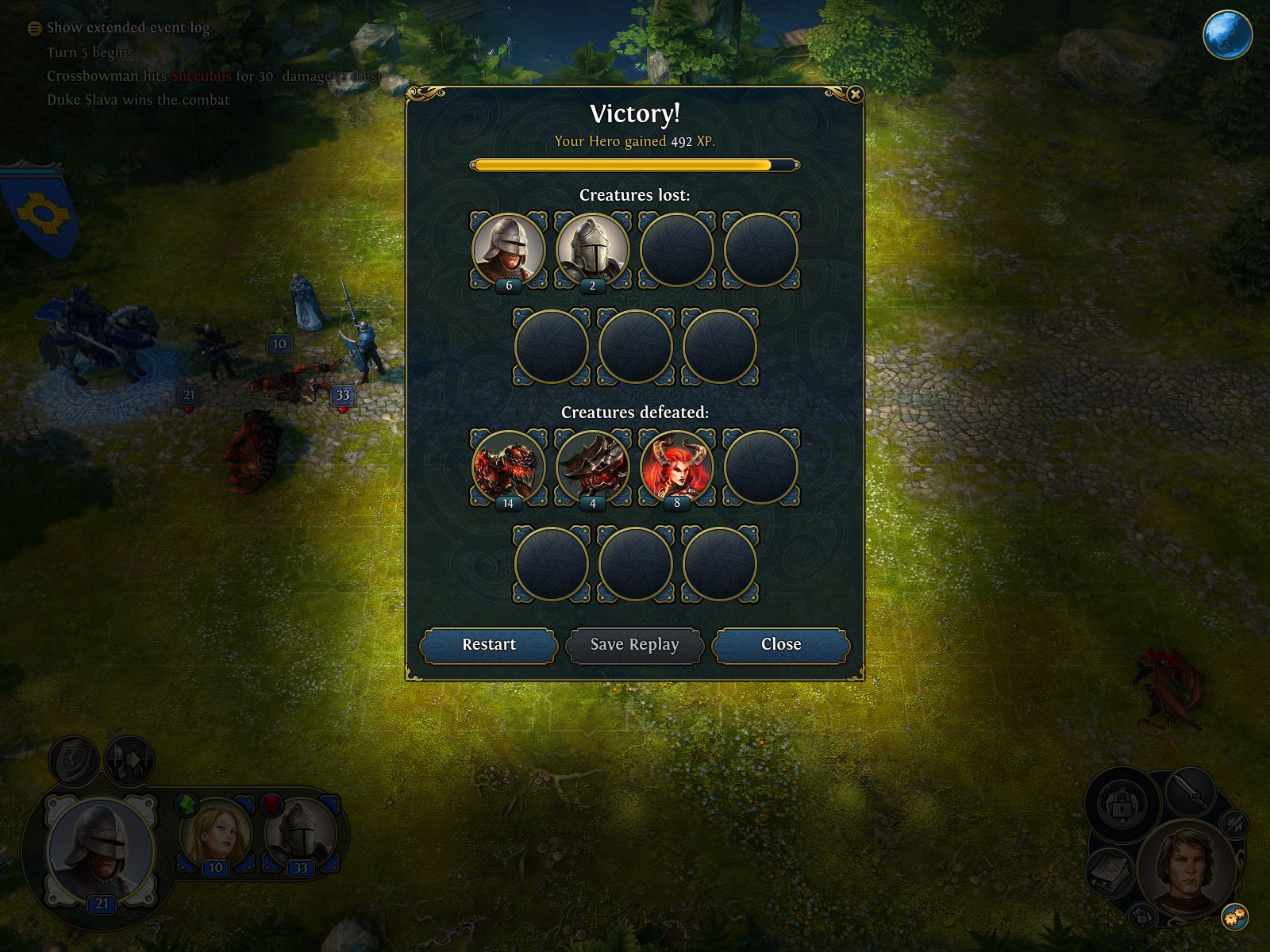Click the sword attack icon
1270x952 pixels.
1190,790
